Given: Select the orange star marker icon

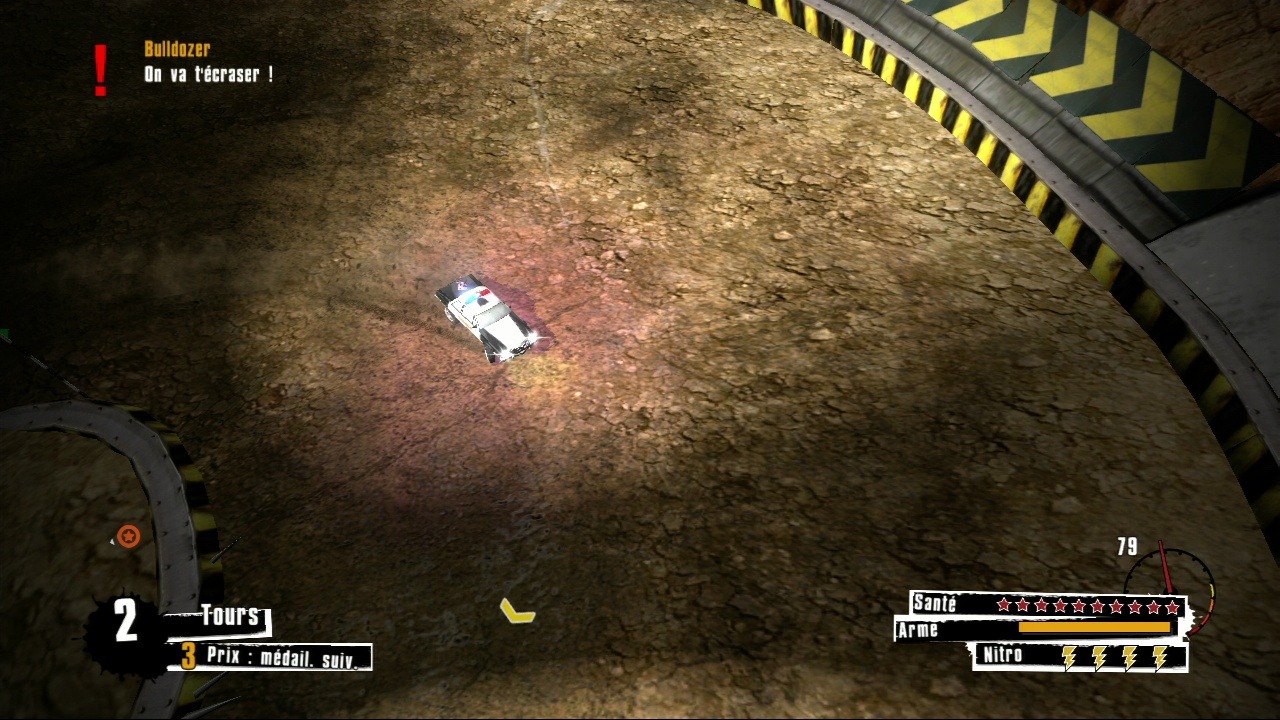Looking at the screenshot, I should click(128, 537).
